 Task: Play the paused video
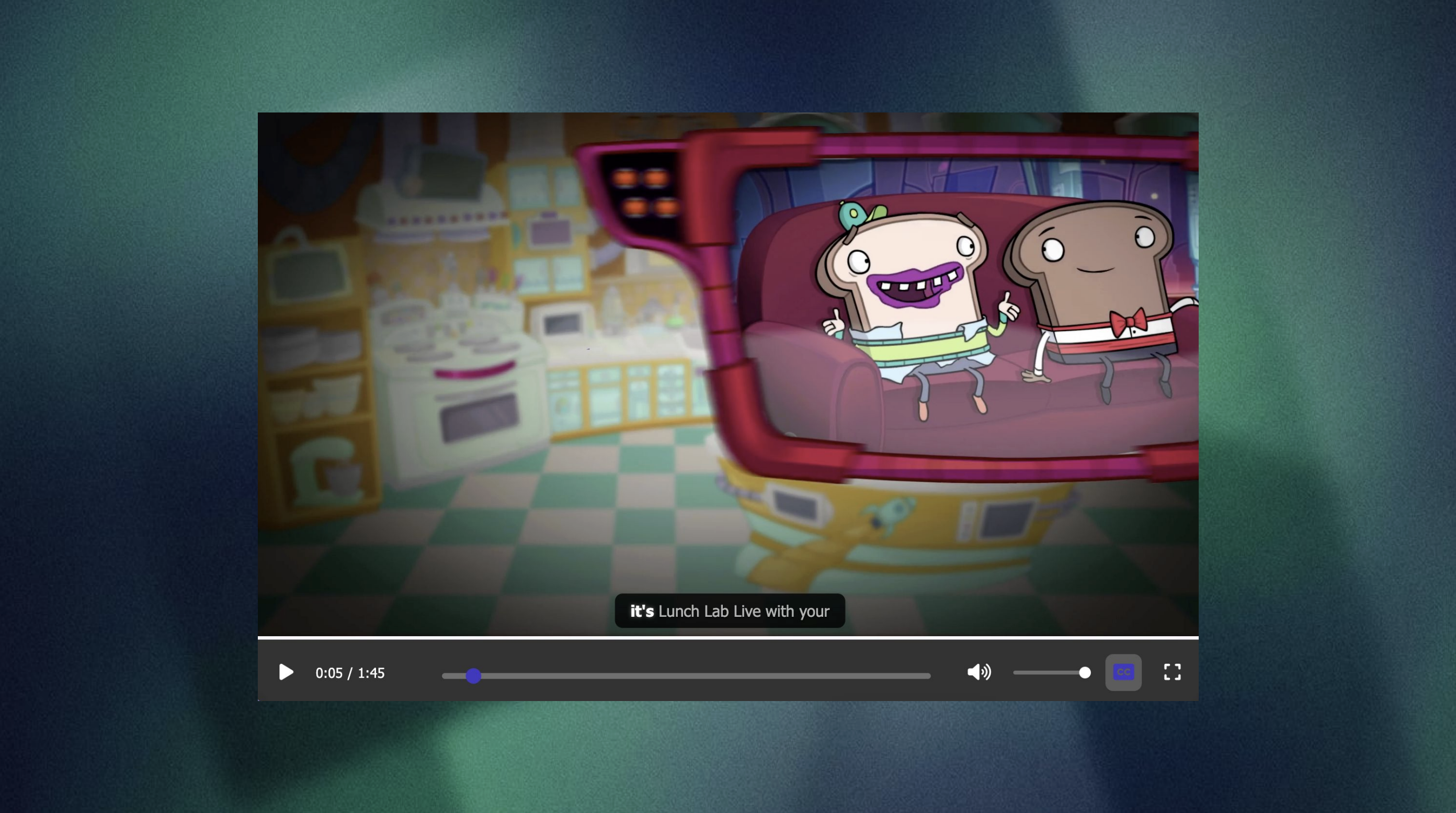[286, 672]
